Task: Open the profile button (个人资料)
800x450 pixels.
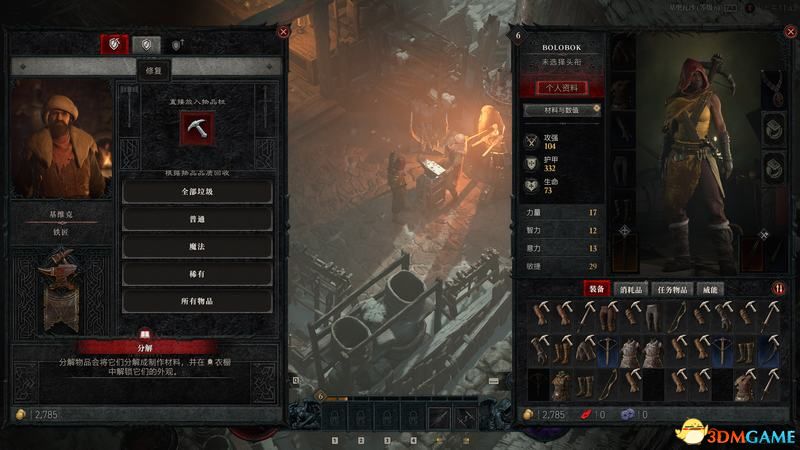Action: [560, 88]
